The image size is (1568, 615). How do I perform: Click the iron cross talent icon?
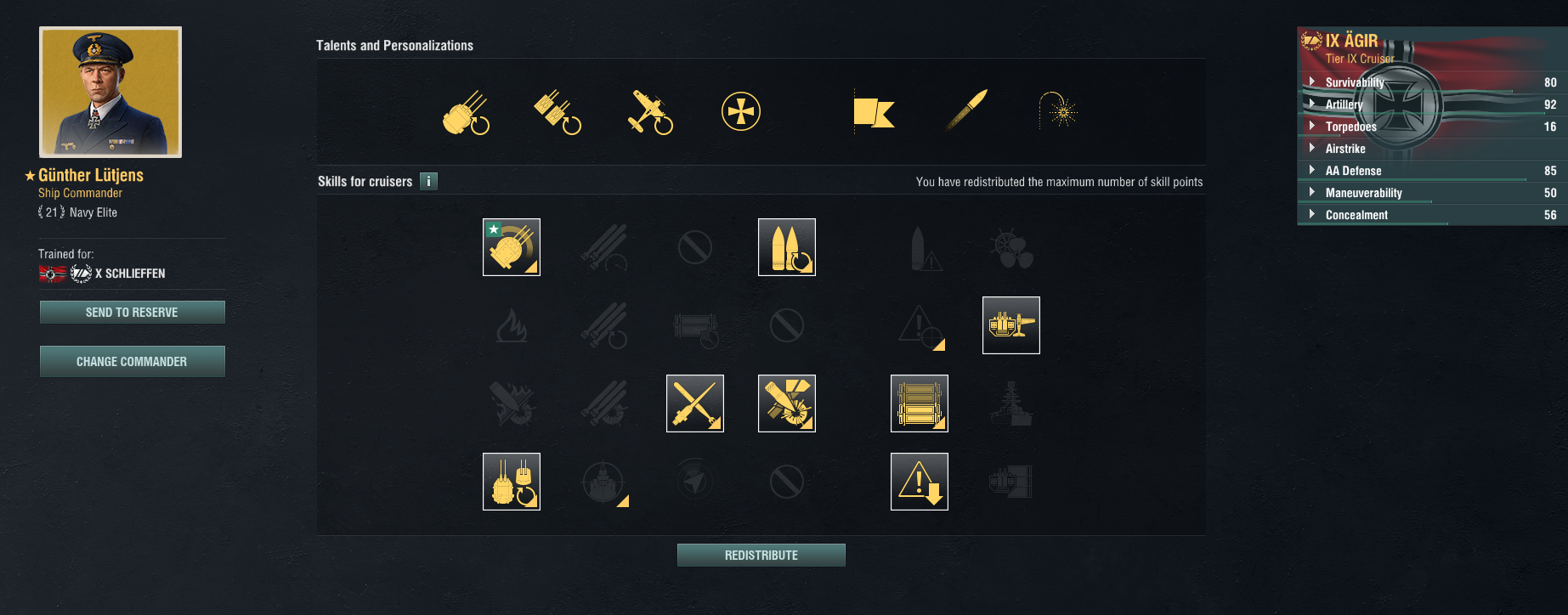pyautogui.click(x=741, y=112)
